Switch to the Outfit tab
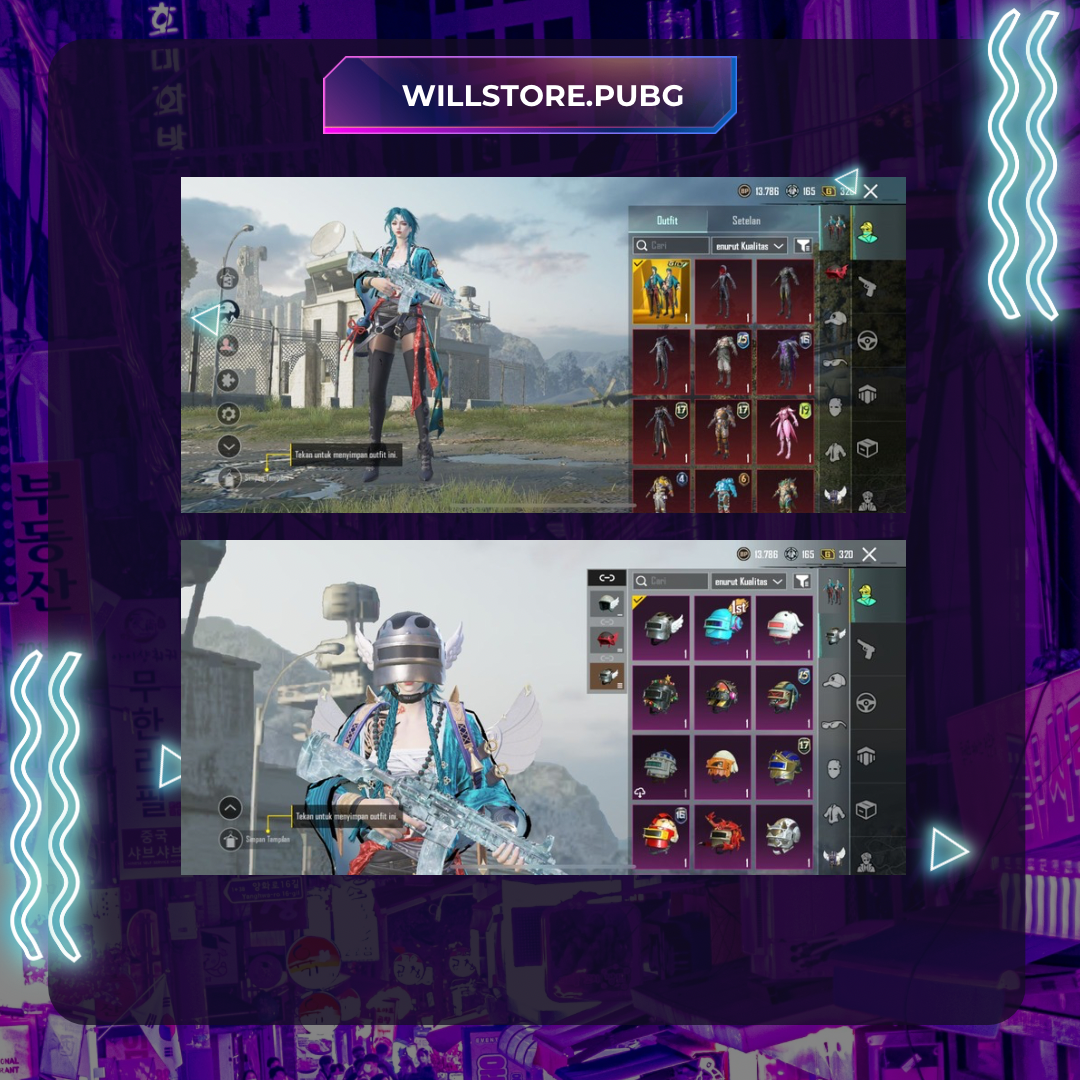 [667, 220]
